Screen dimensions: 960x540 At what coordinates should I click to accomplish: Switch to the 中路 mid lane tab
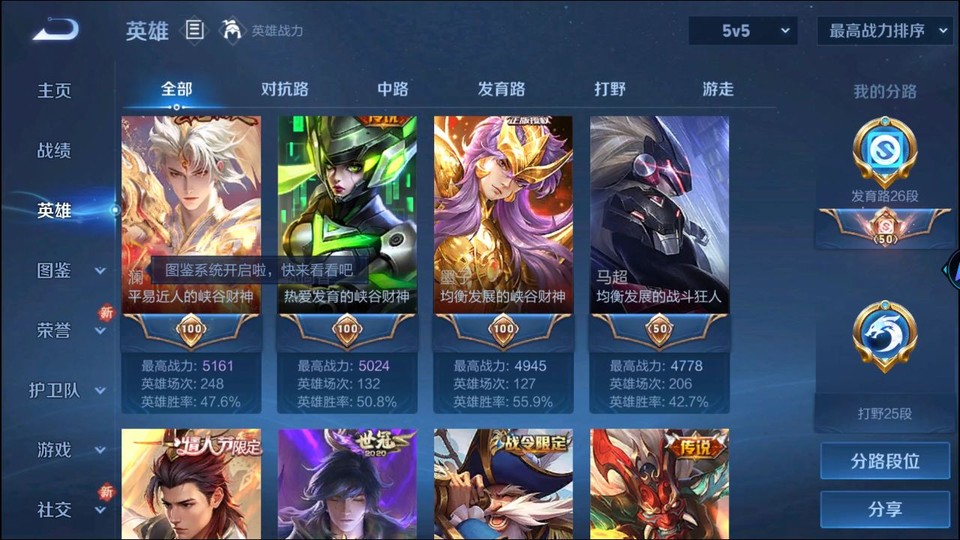point(393,89)
